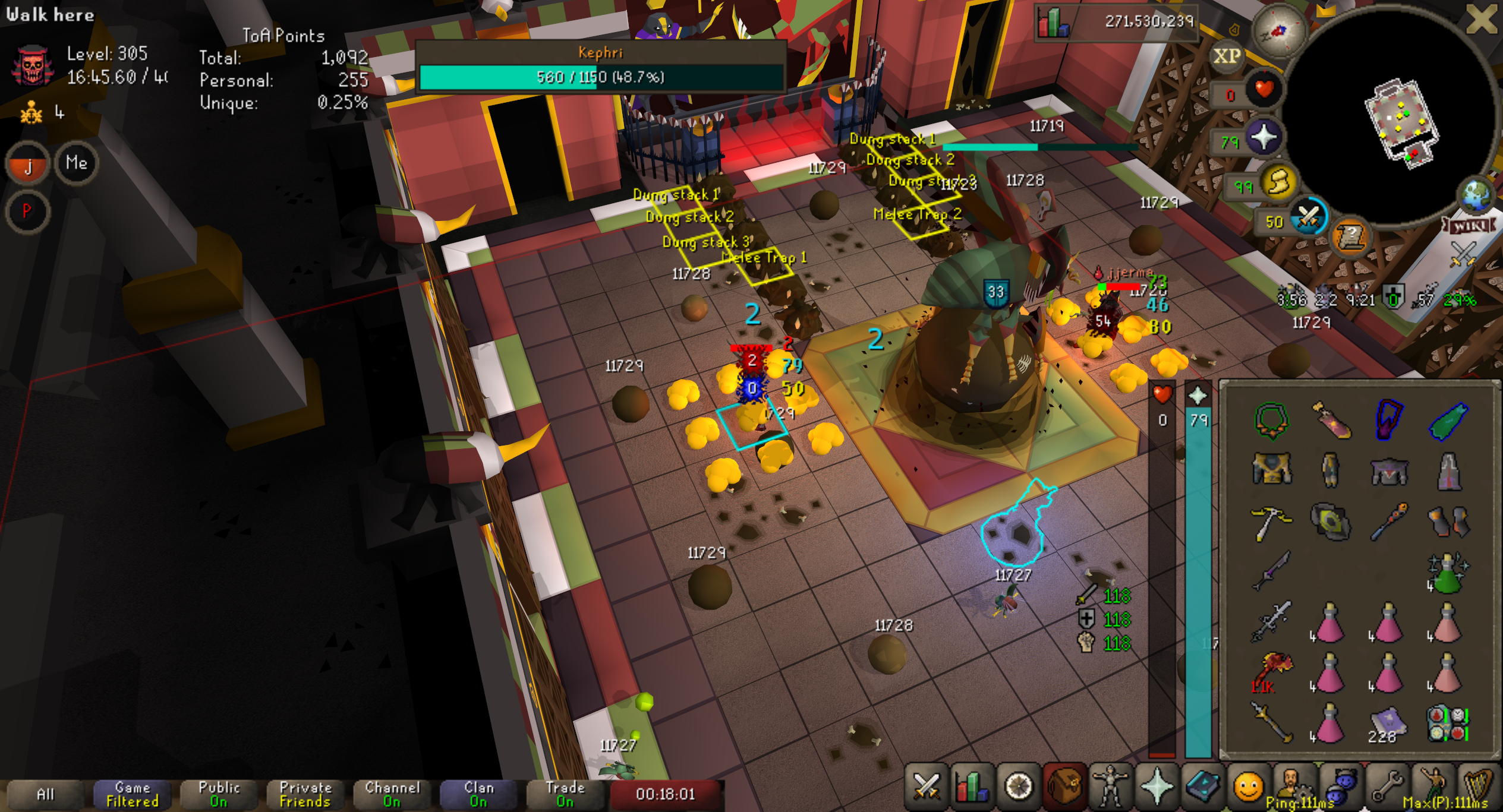Drink the green sparkling potion
The height and width of the screenshot is (812, 1503).
click(1448, 574)
